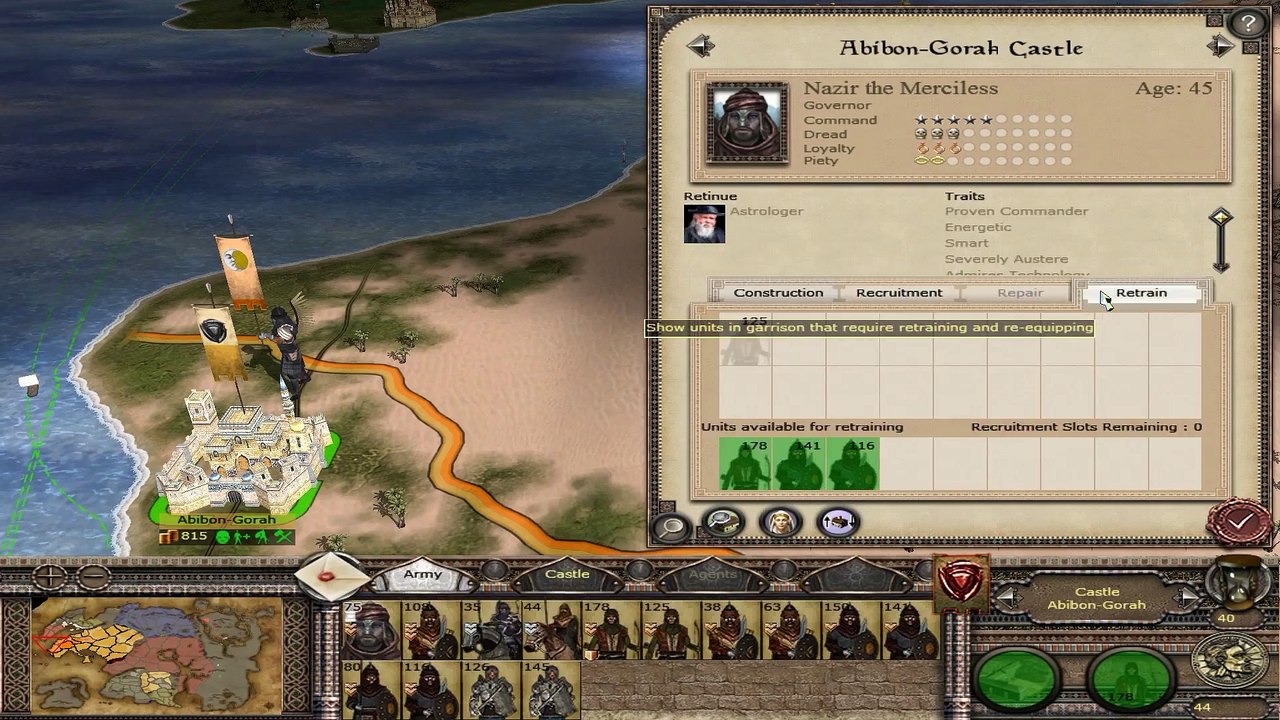Switch to the Army tab

point(423,575)
